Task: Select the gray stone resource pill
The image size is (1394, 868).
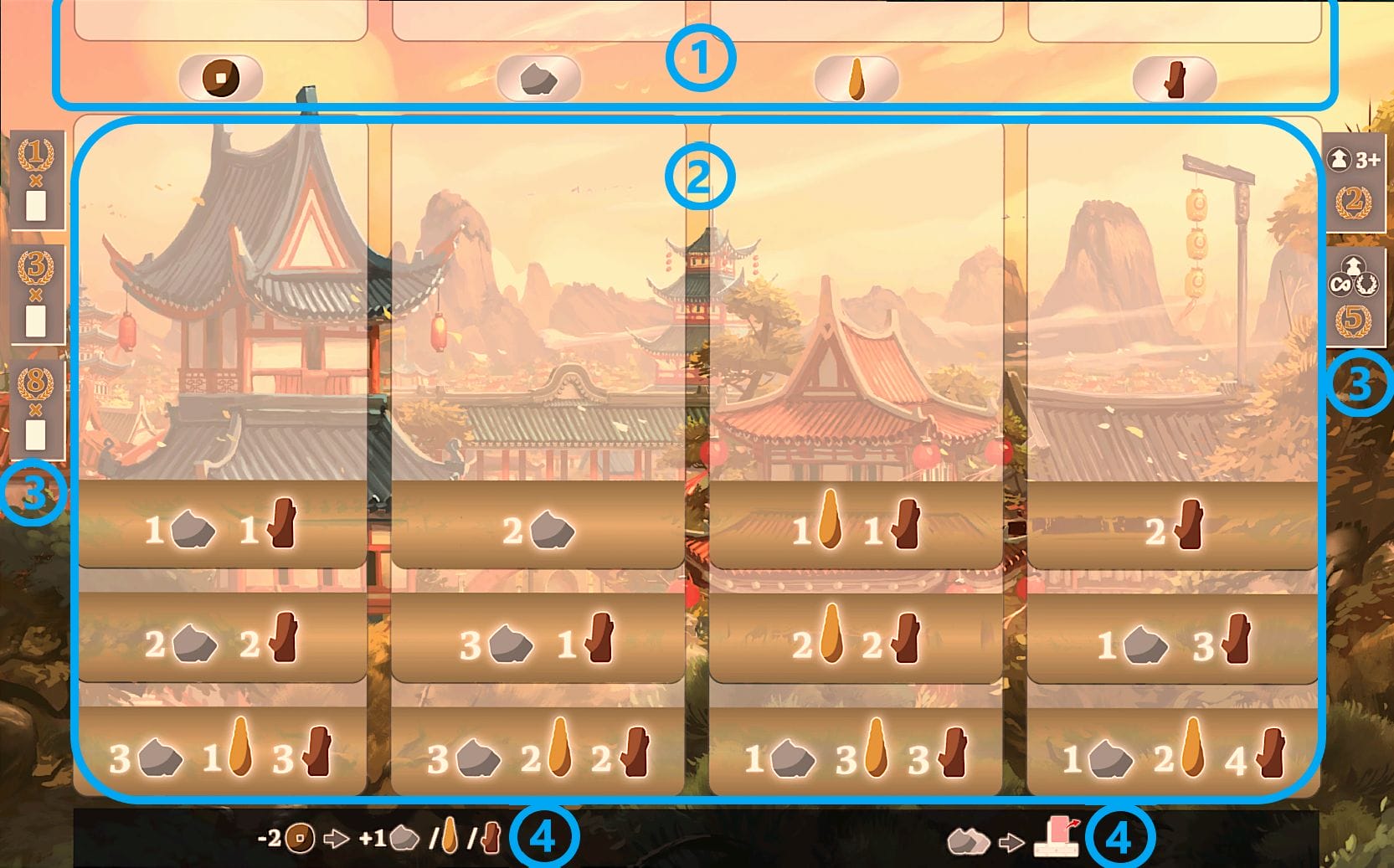Action: pos(538,80)
